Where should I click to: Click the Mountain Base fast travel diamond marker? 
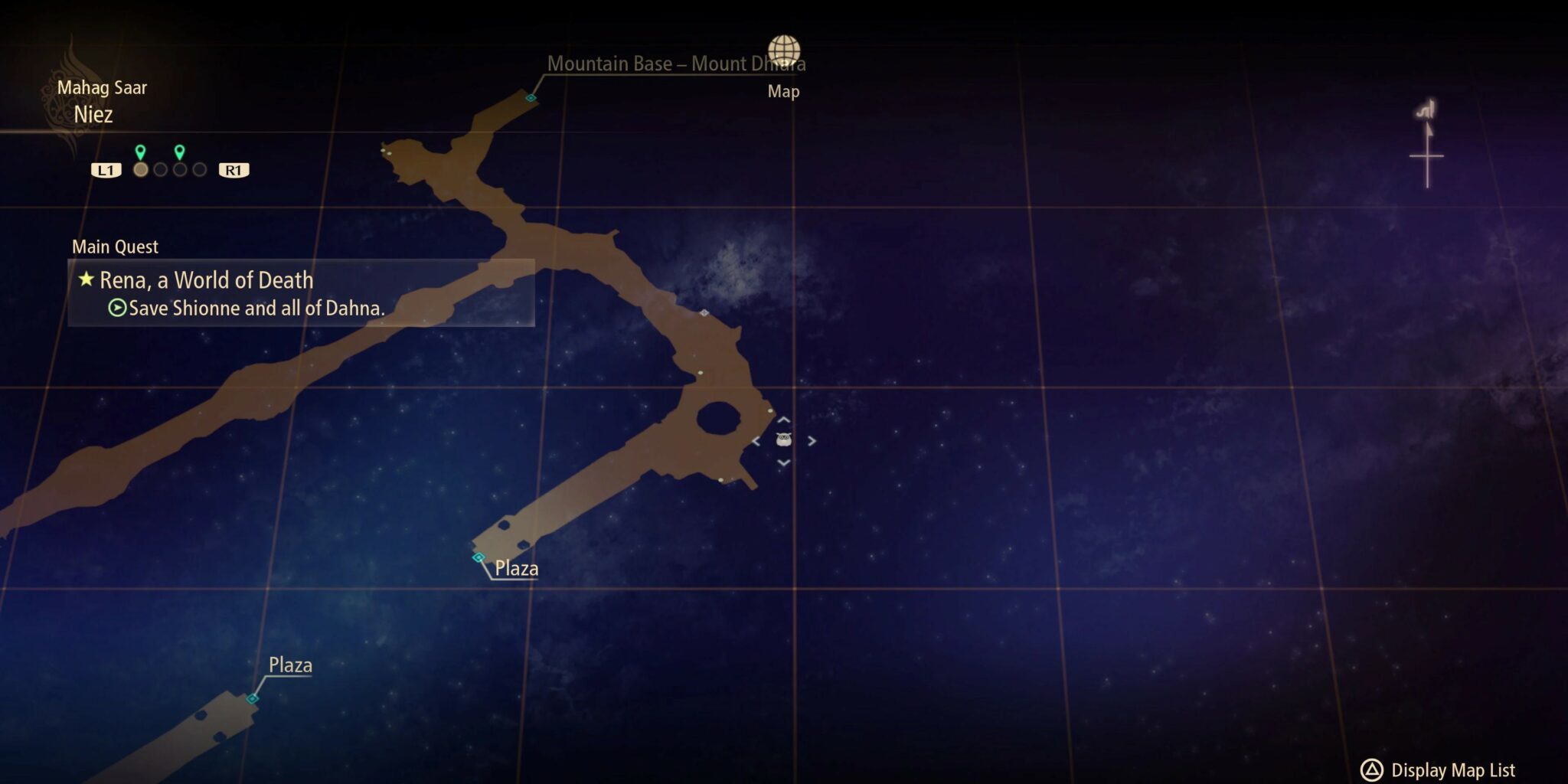pyautogui.click(x=531, y=97)
